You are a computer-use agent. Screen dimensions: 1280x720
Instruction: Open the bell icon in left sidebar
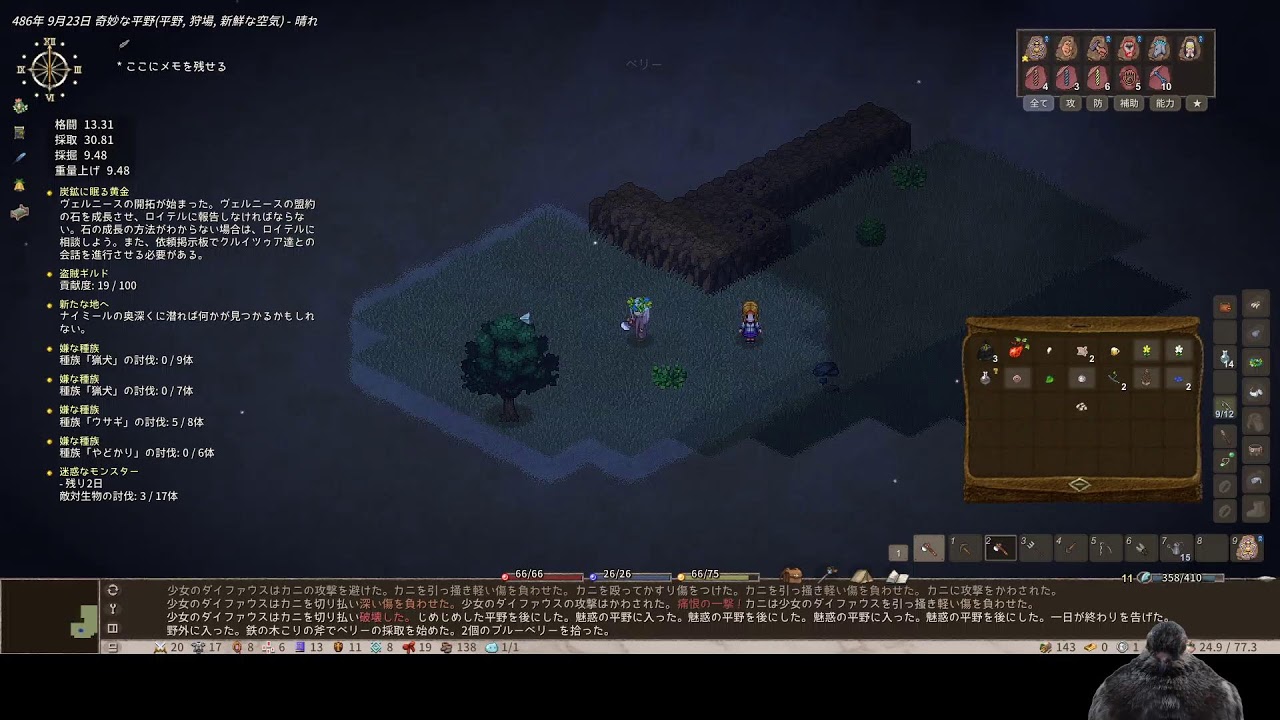tap(19, 185)
